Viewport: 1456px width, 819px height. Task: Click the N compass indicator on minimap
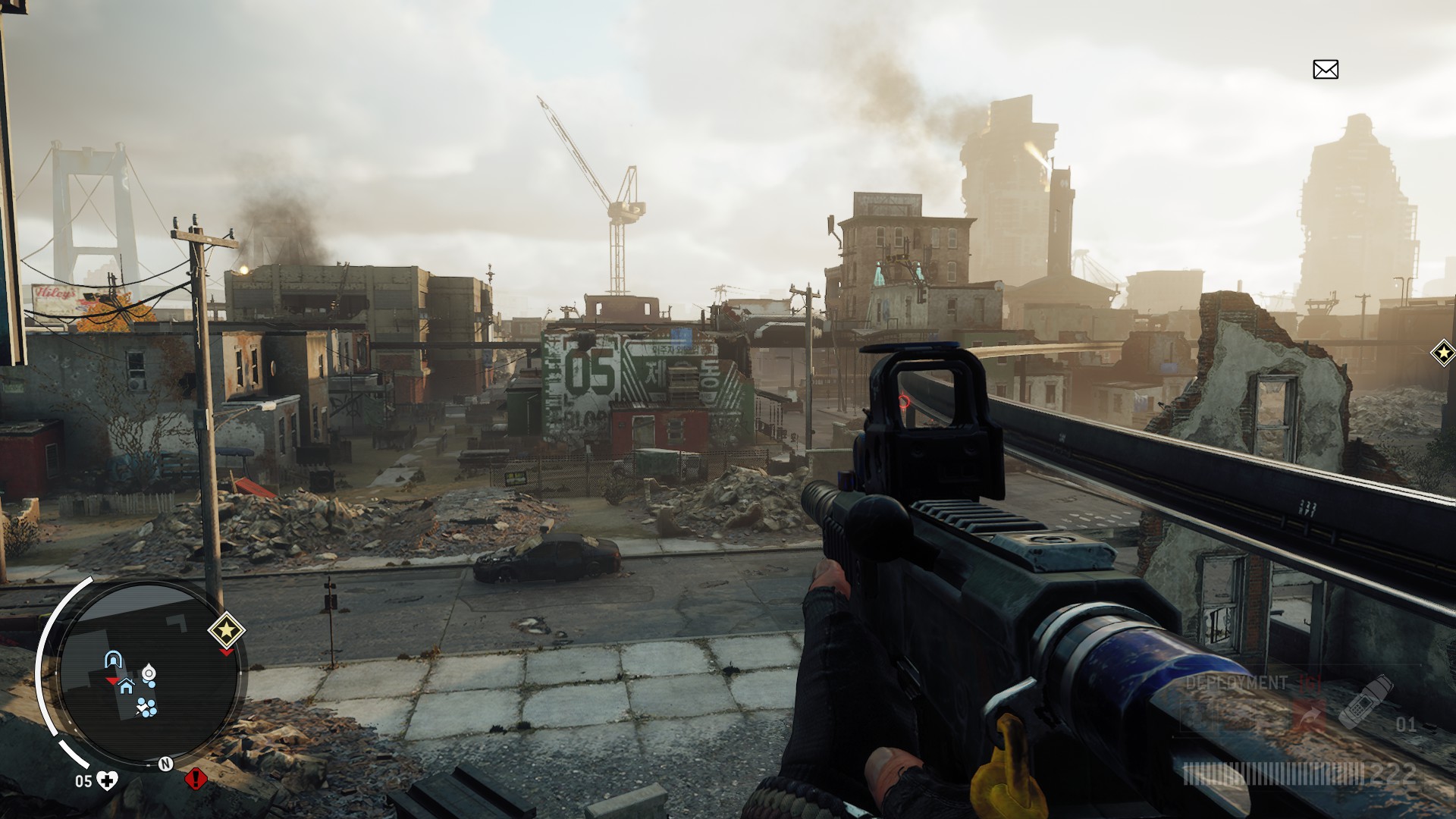tap(165, 764)
